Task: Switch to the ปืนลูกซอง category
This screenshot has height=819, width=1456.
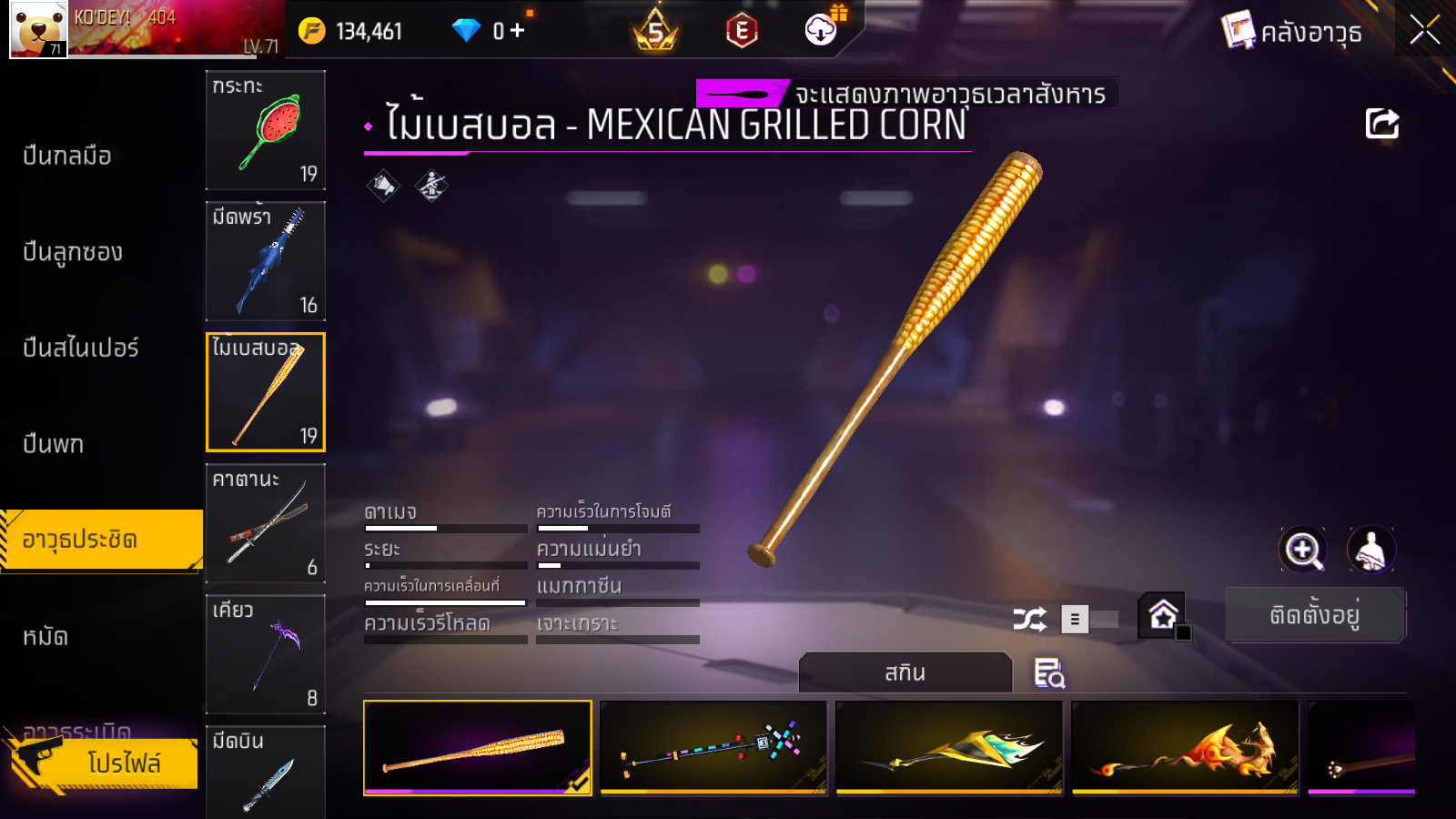Action: (73, 252)
